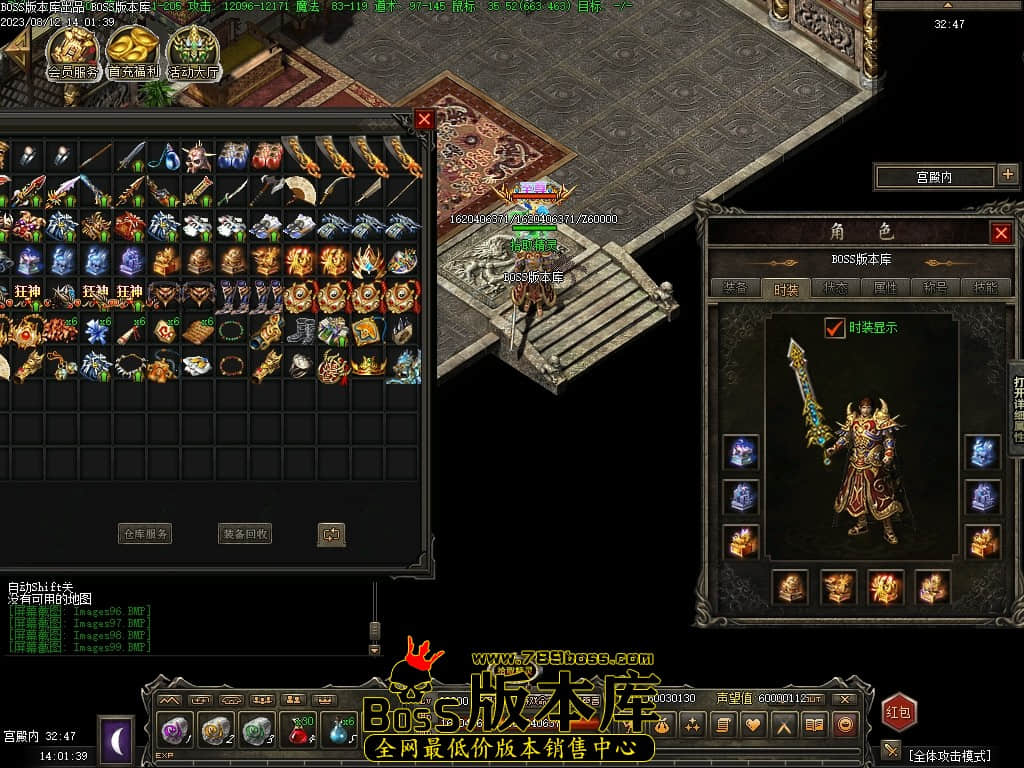Click the 装备回收 equipment recycle button
1024x768 pixels.
tap(245, 534)
